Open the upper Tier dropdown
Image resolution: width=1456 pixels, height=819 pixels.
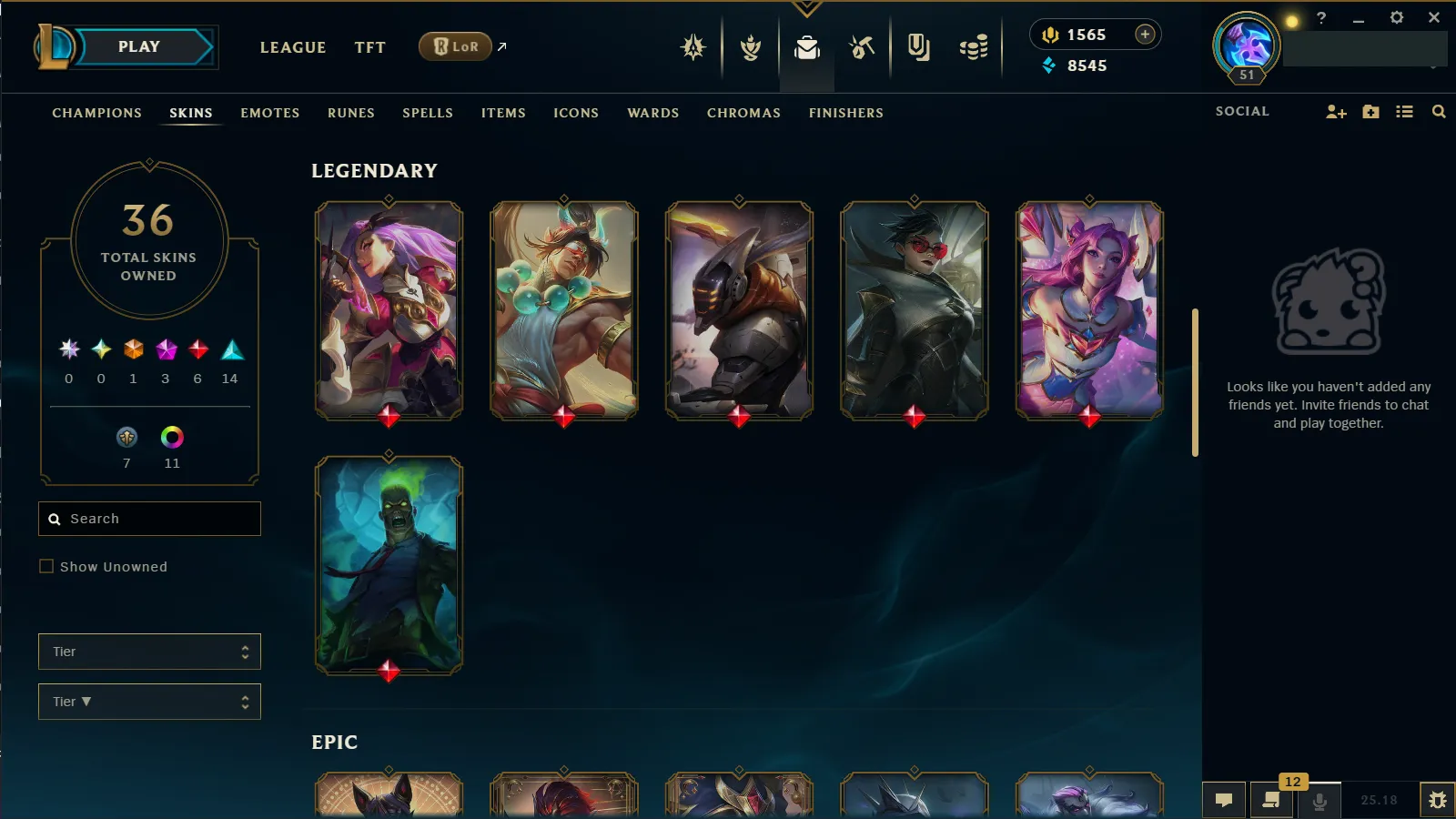(150, 652)
